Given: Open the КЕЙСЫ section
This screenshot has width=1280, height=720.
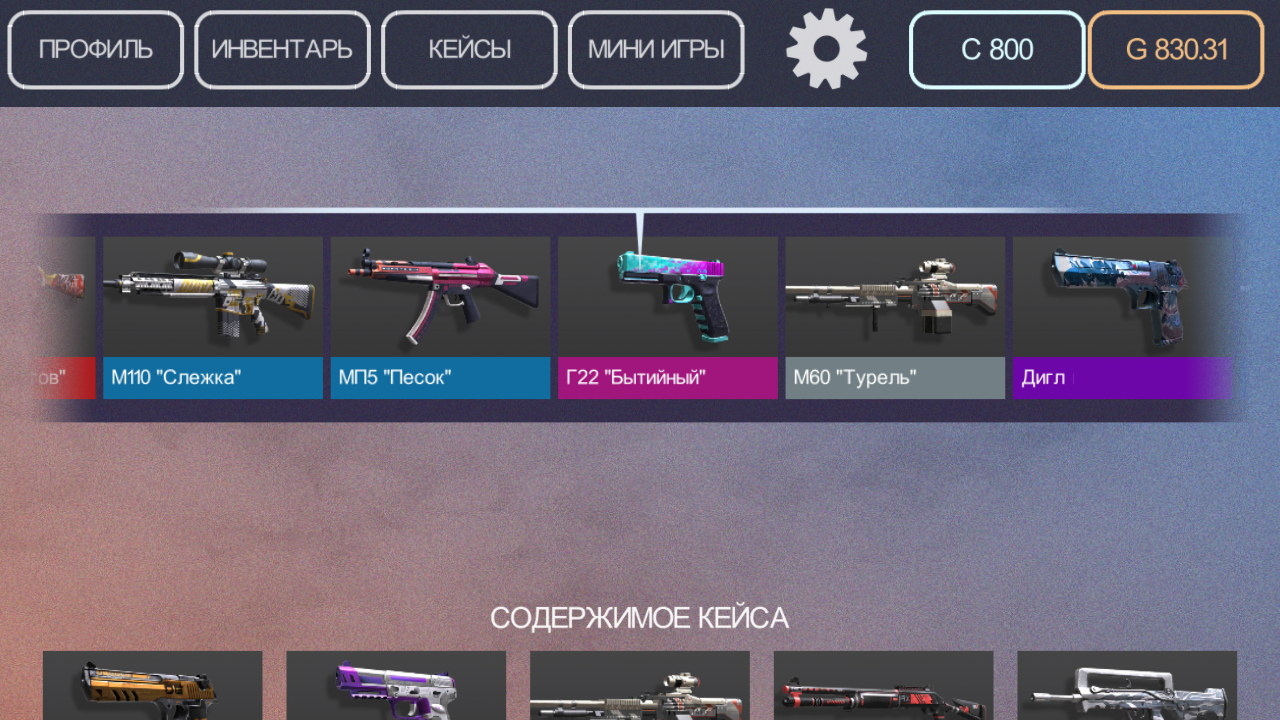Looking at the screenshot, I should pyautogui.click(x=468, y=49).
